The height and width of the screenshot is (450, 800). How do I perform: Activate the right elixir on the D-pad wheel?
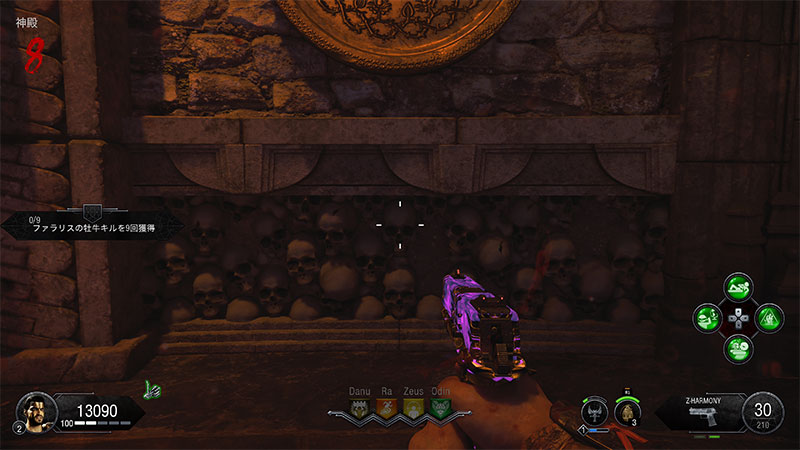point(767,318)
